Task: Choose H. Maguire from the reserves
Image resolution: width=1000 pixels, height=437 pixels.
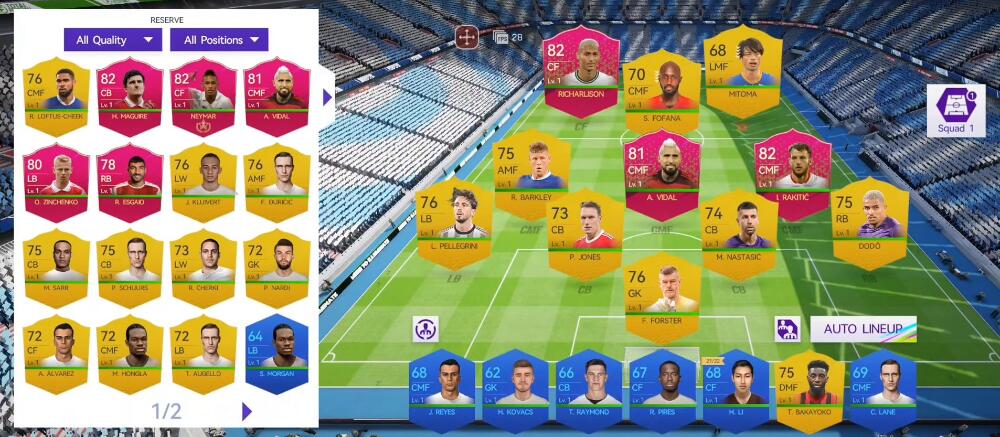Action: coord(130,97)
